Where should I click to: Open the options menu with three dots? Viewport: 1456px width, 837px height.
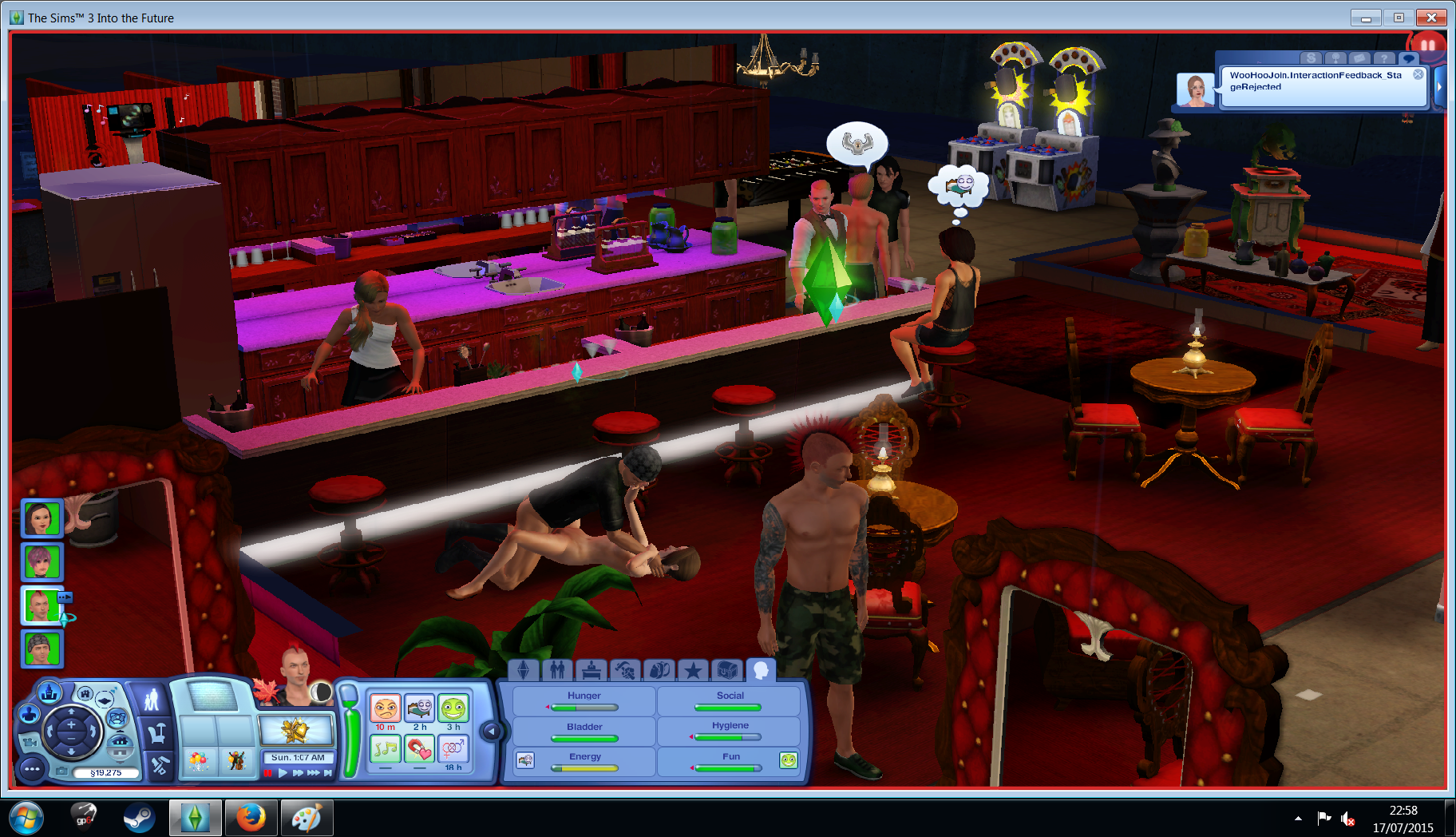coord(32,770)
